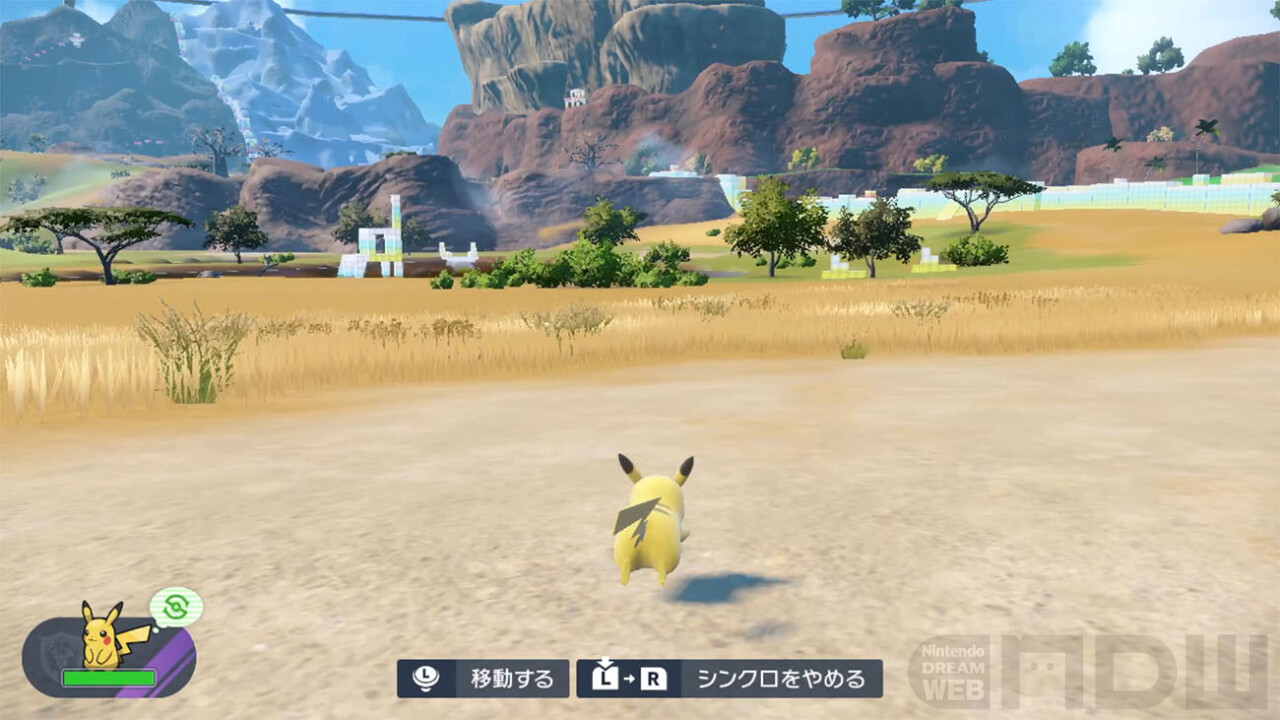Click the Pikachu party portrait
1280x720 pixels.
[104, 635]
